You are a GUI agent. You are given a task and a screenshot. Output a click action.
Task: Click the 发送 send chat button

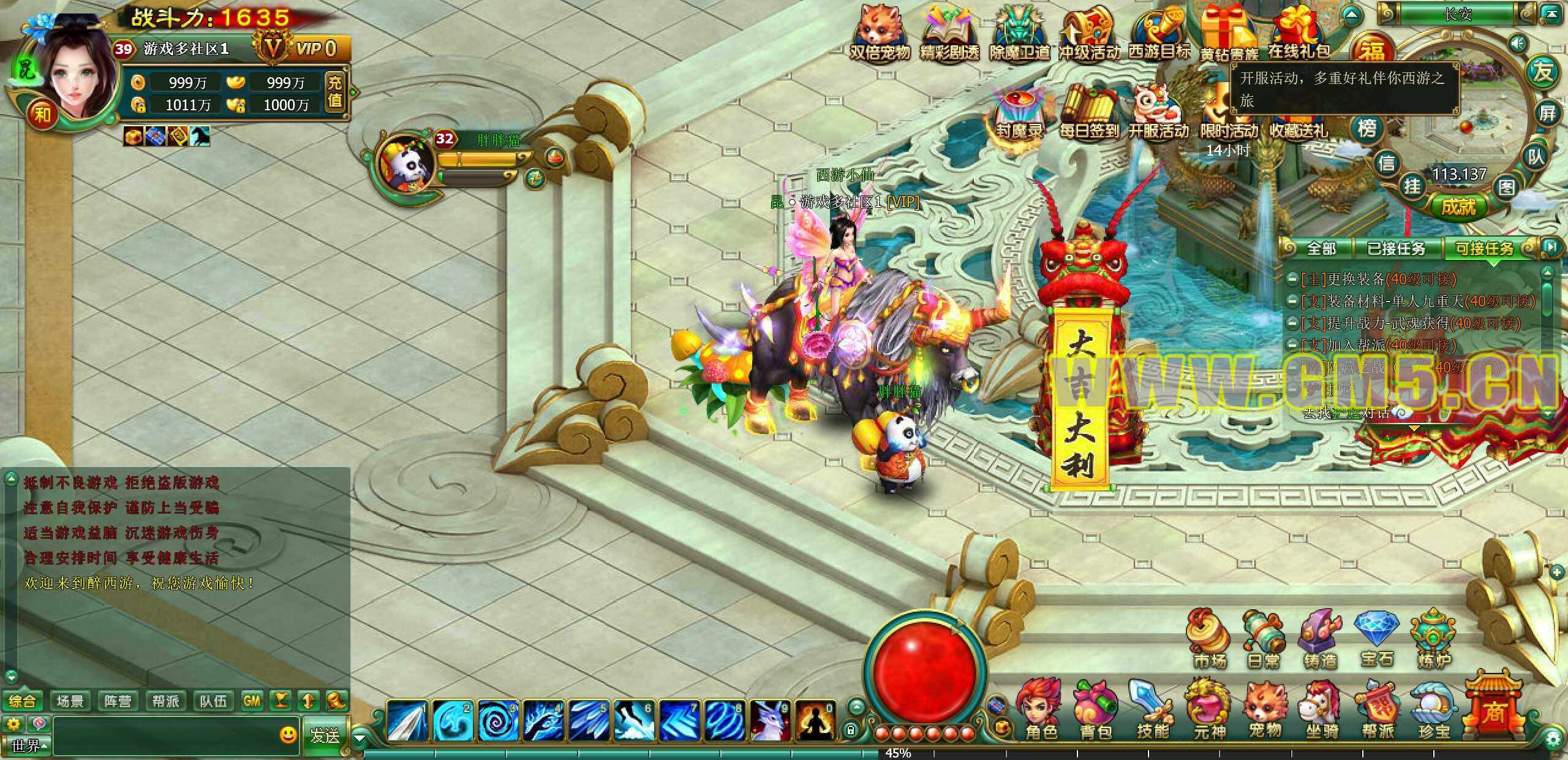[x=324, y=735]
